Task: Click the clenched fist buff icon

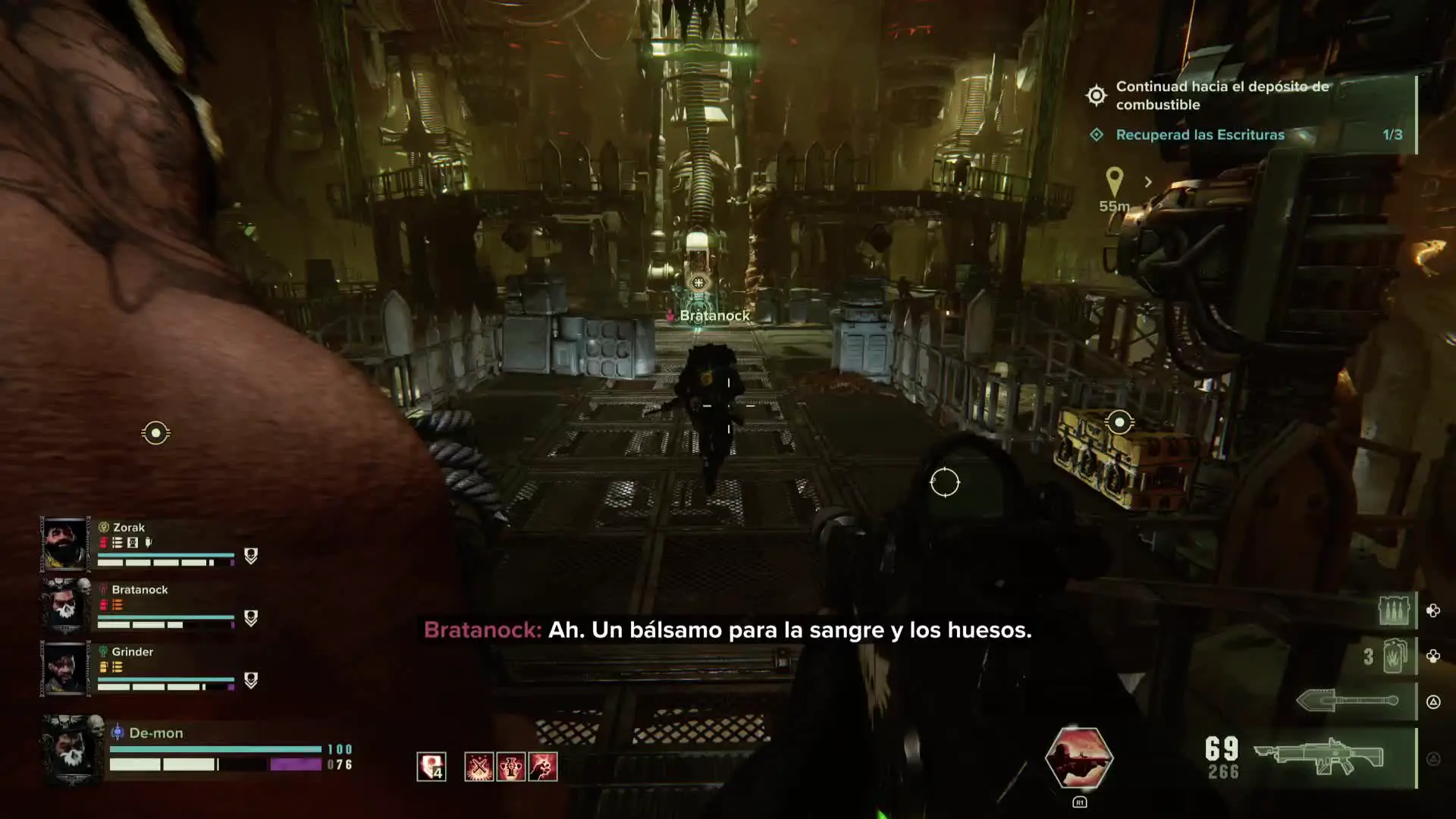Action: [x=543, y=767]
